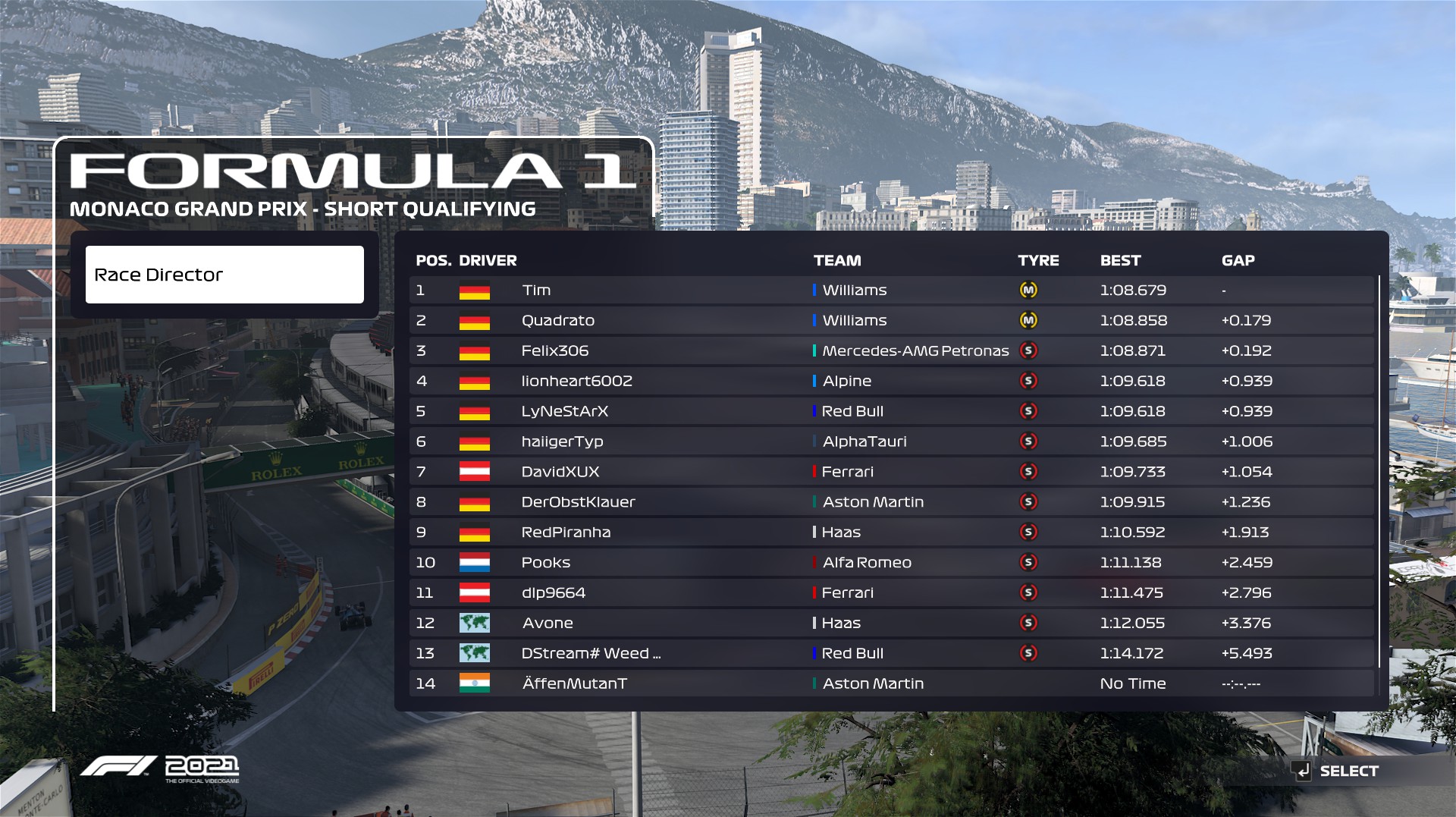Select lionheart6002's Alpine row
The height and width of the screenshot is (817, 1456).
tap(891, 382)
